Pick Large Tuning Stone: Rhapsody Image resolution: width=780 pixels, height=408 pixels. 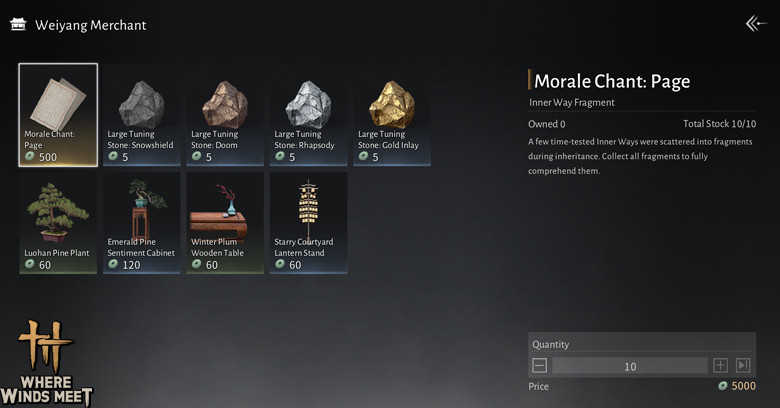(308, 114)
